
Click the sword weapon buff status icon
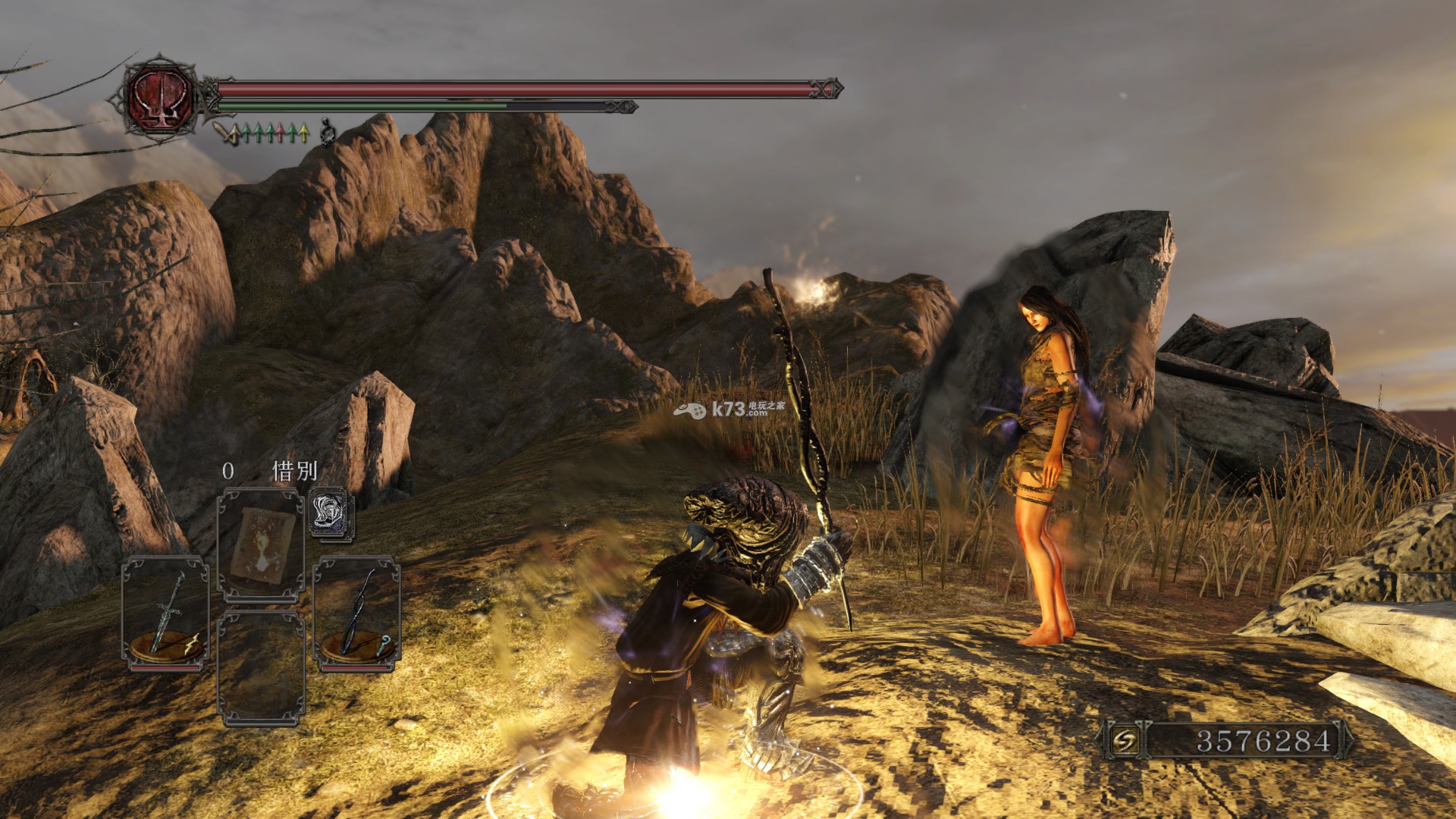coord(223,133)
